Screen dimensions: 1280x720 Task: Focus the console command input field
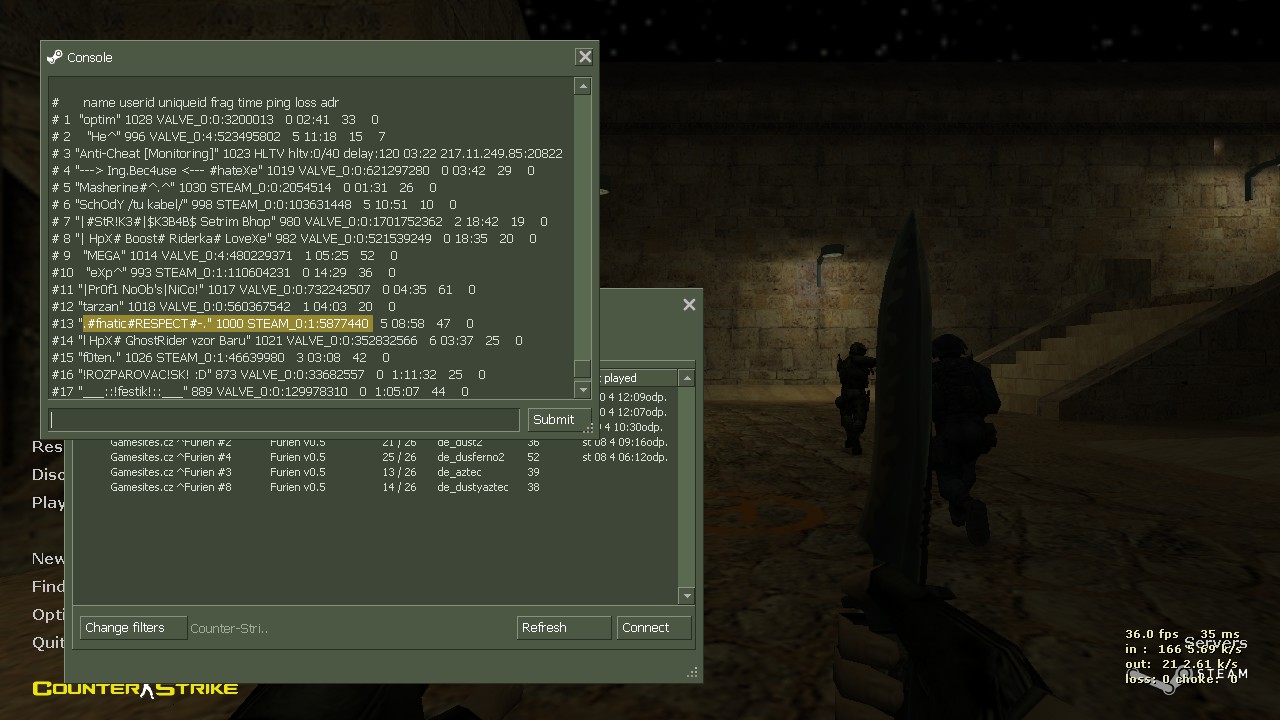(284, 420)
